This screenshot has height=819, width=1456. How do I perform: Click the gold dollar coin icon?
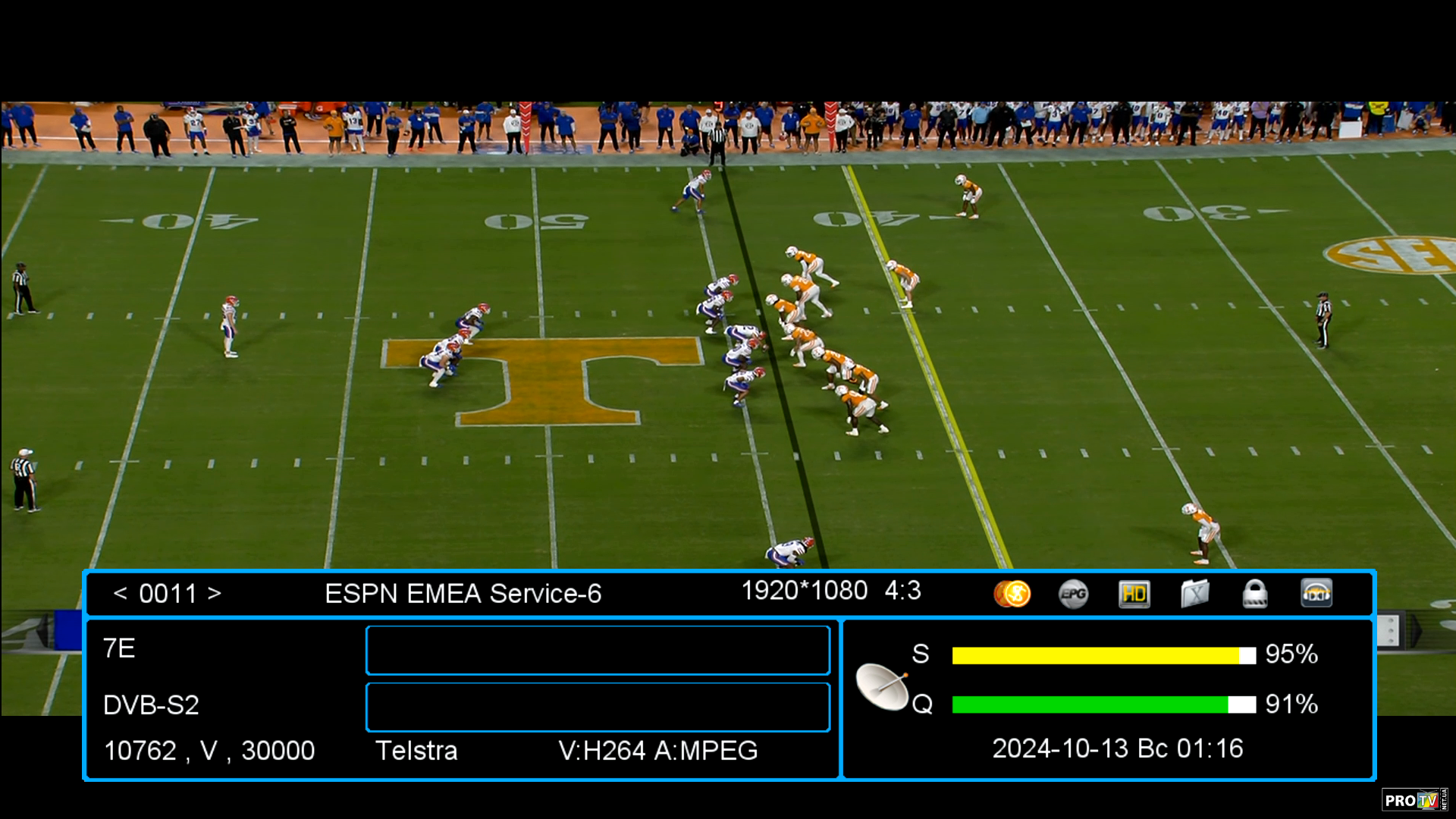[1012, 594]
